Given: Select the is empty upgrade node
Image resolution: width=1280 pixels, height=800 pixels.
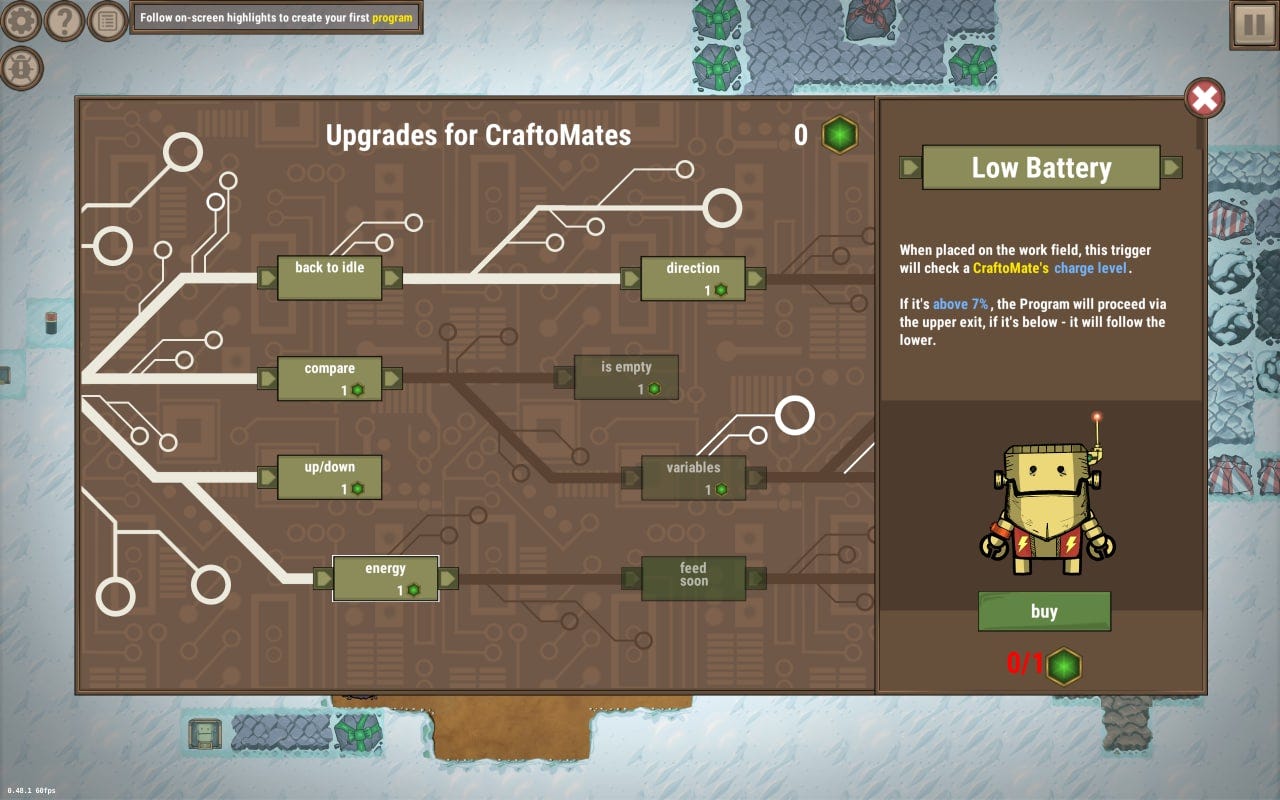Looking at the screenshot, I should click(625, 377).
